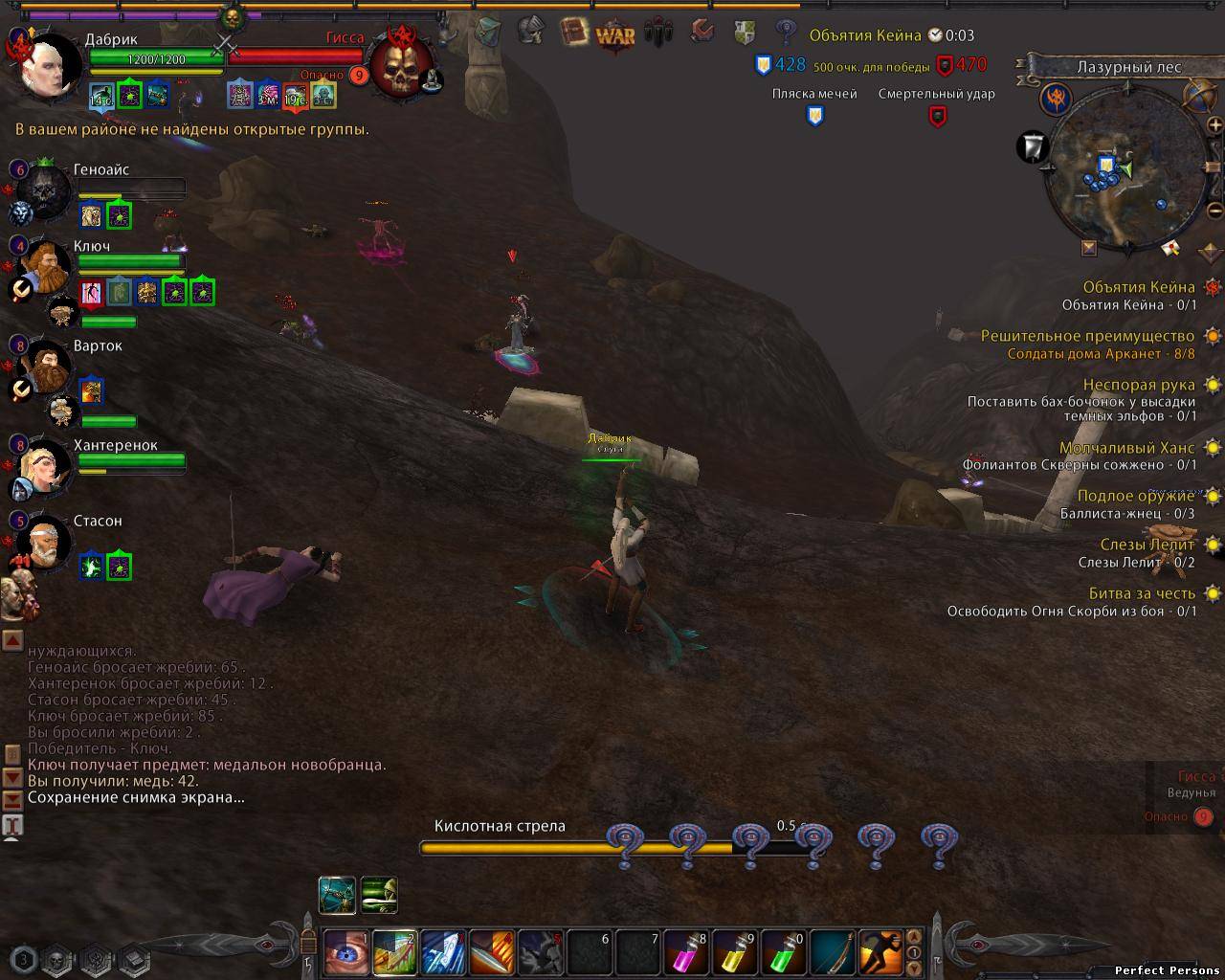Select Стасон in the party list
Viewport: 1225px width, 980px height.
point(42,542)
